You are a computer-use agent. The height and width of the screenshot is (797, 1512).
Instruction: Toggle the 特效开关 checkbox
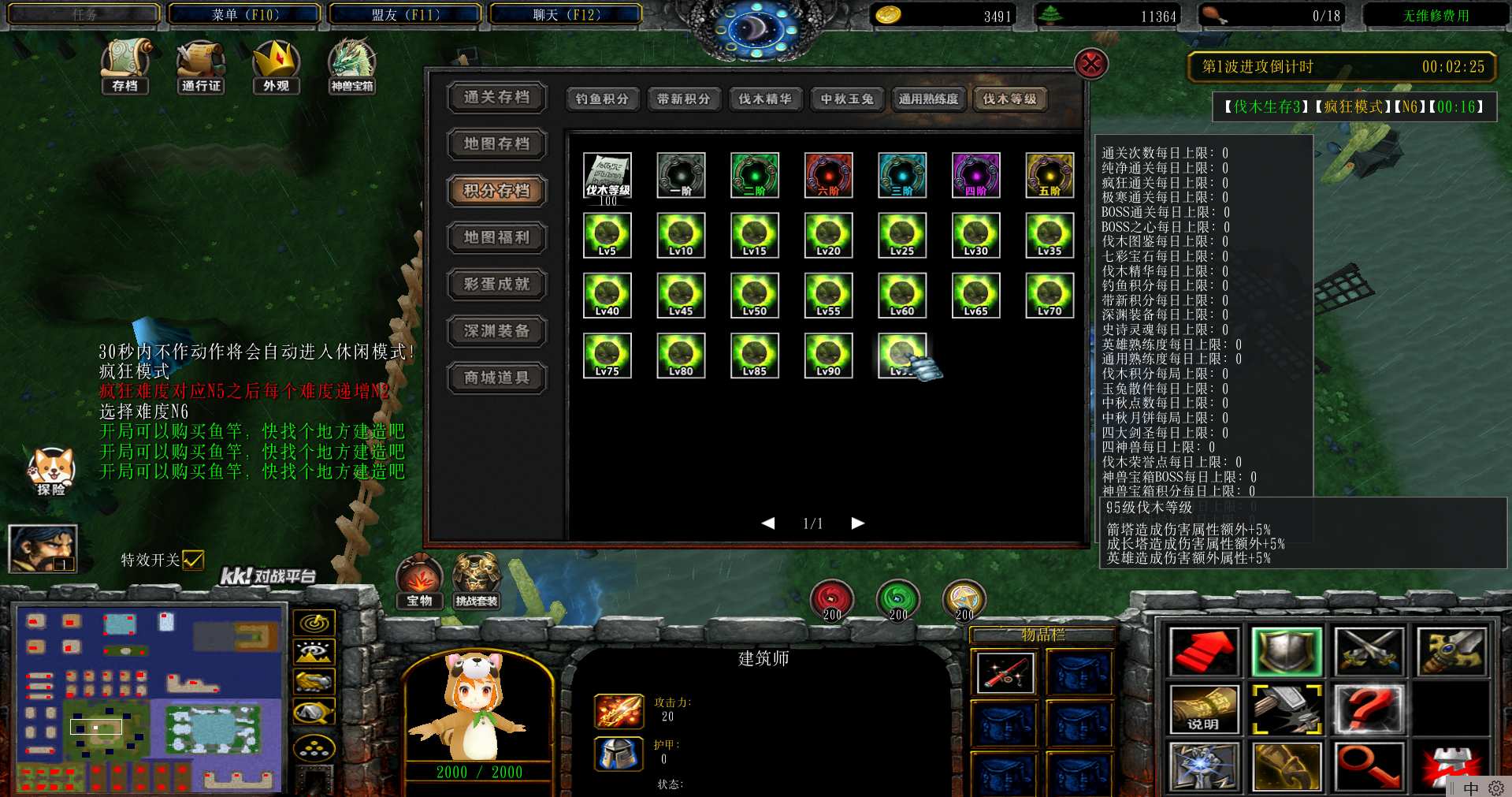click(193, 560)
